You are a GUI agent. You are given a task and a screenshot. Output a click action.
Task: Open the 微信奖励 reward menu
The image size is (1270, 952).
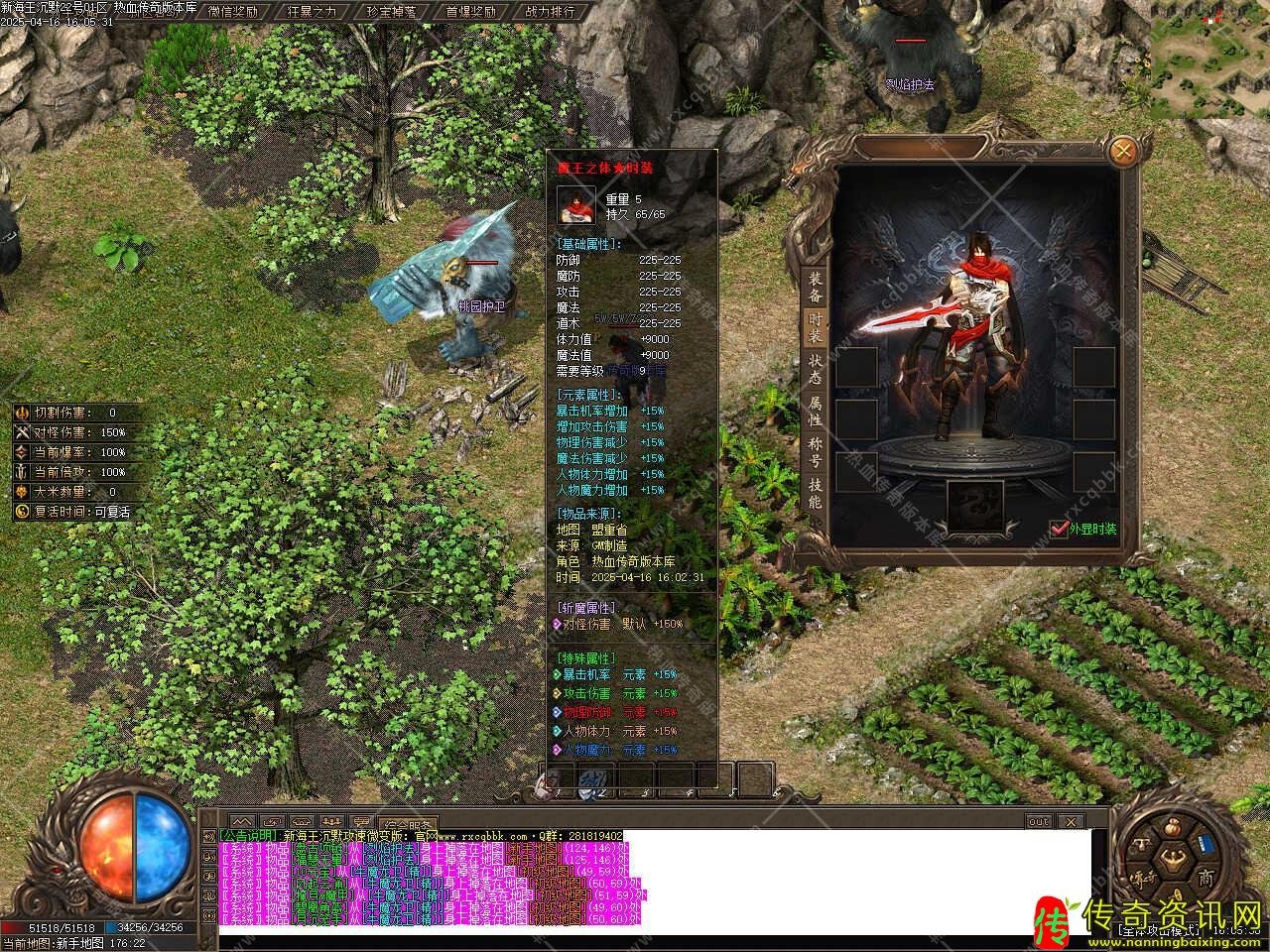coord(233,12)
